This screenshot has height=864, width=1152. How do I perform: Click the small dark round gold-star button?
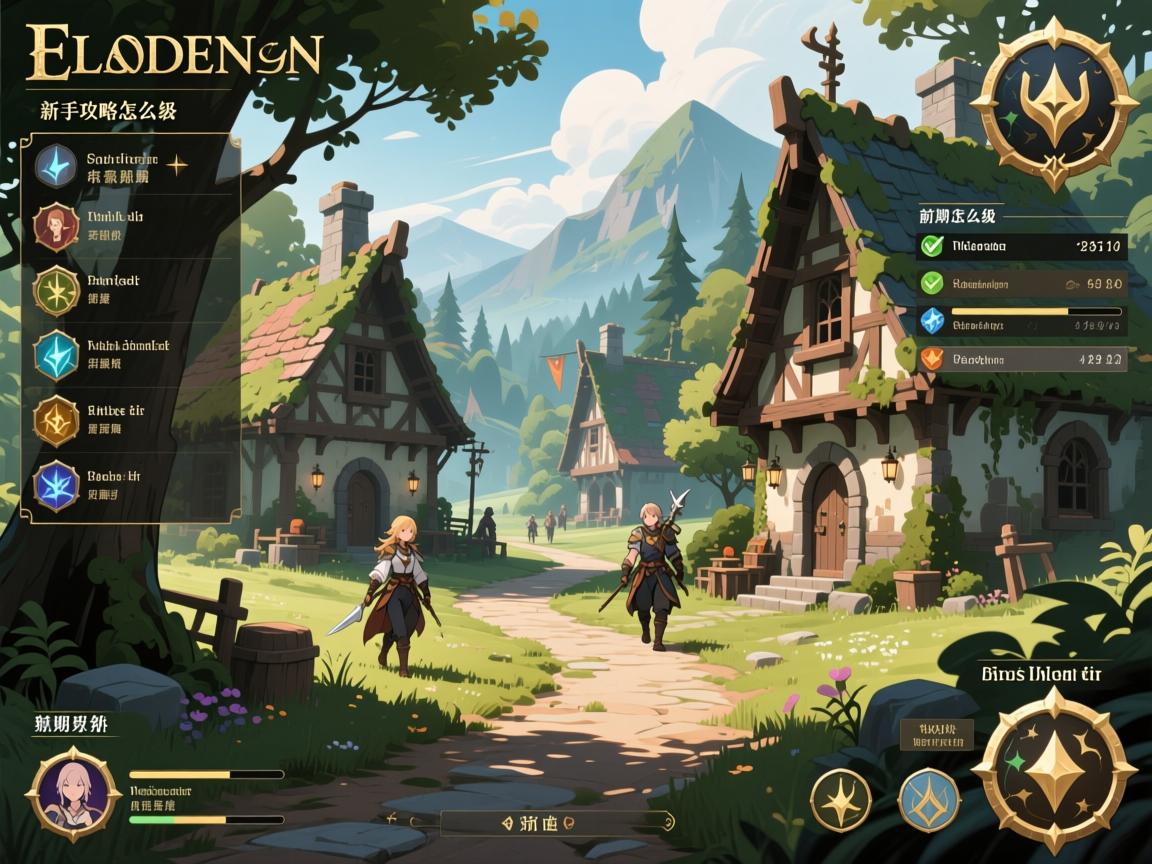click(840, 800)
